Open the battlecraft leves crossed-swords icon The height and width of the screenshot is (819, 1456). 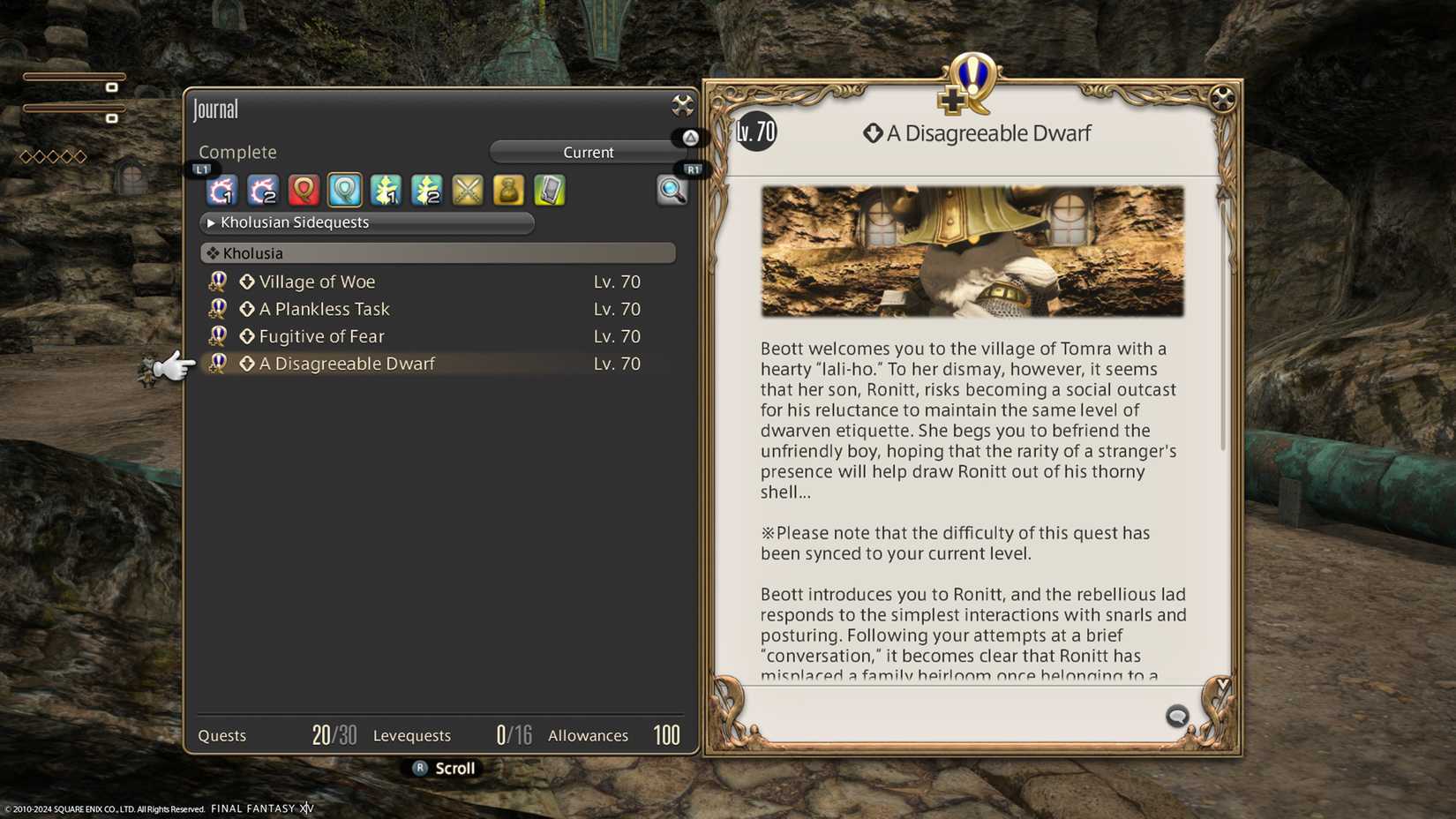(467, 190)
